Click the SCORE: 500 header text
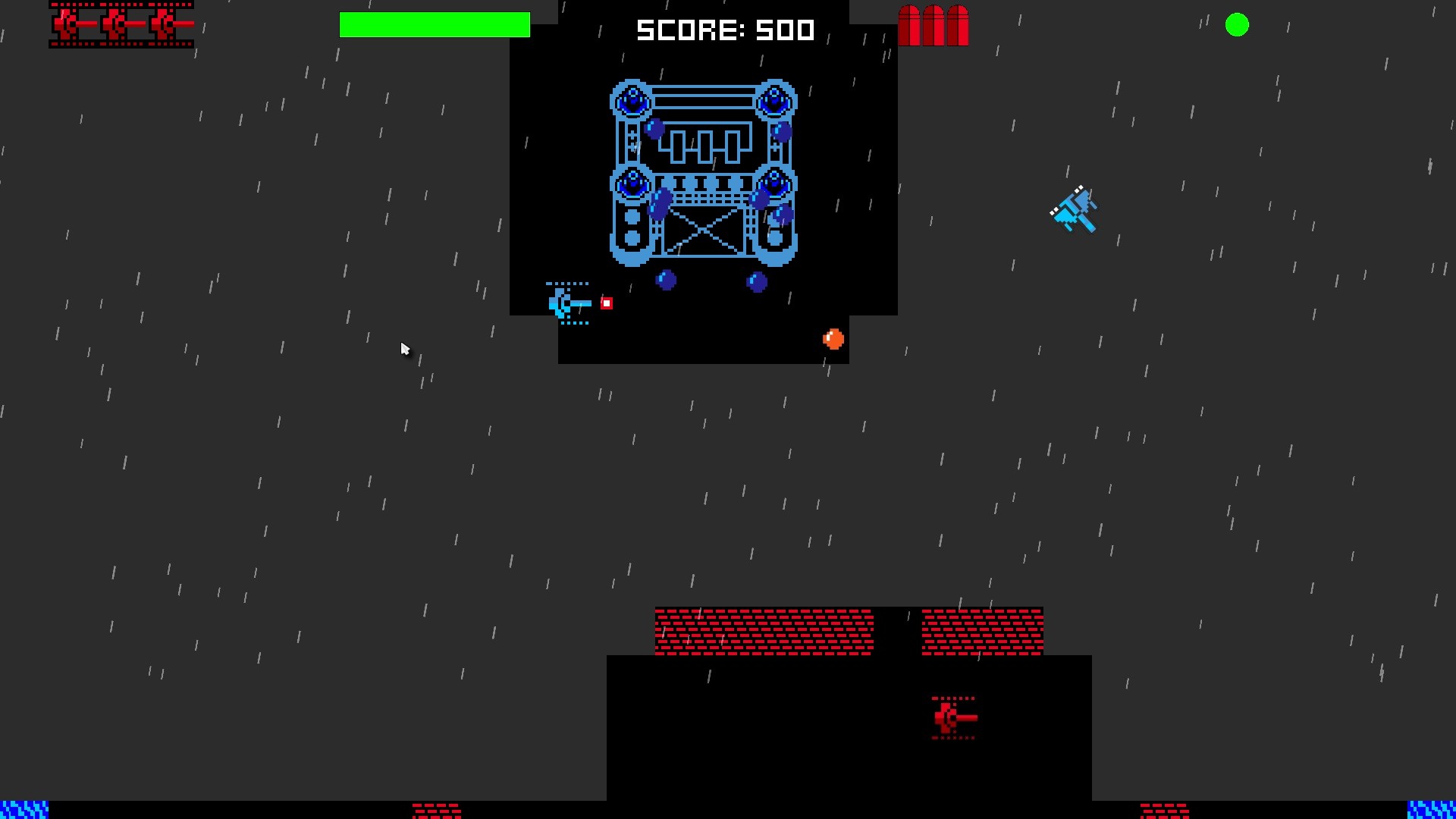 [726, 30]
